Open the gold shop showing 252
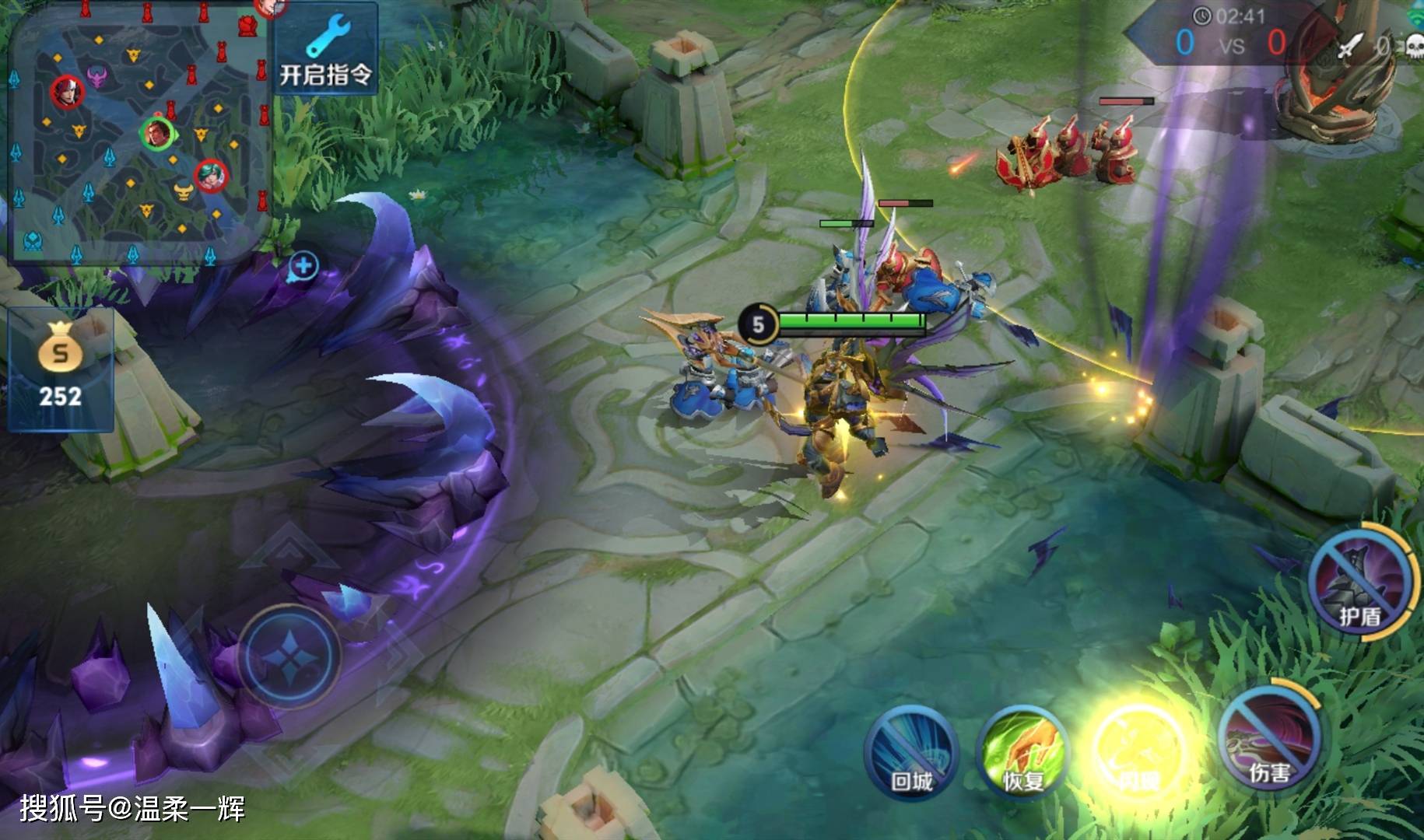Screen dimensions: 1424x840 60,369
